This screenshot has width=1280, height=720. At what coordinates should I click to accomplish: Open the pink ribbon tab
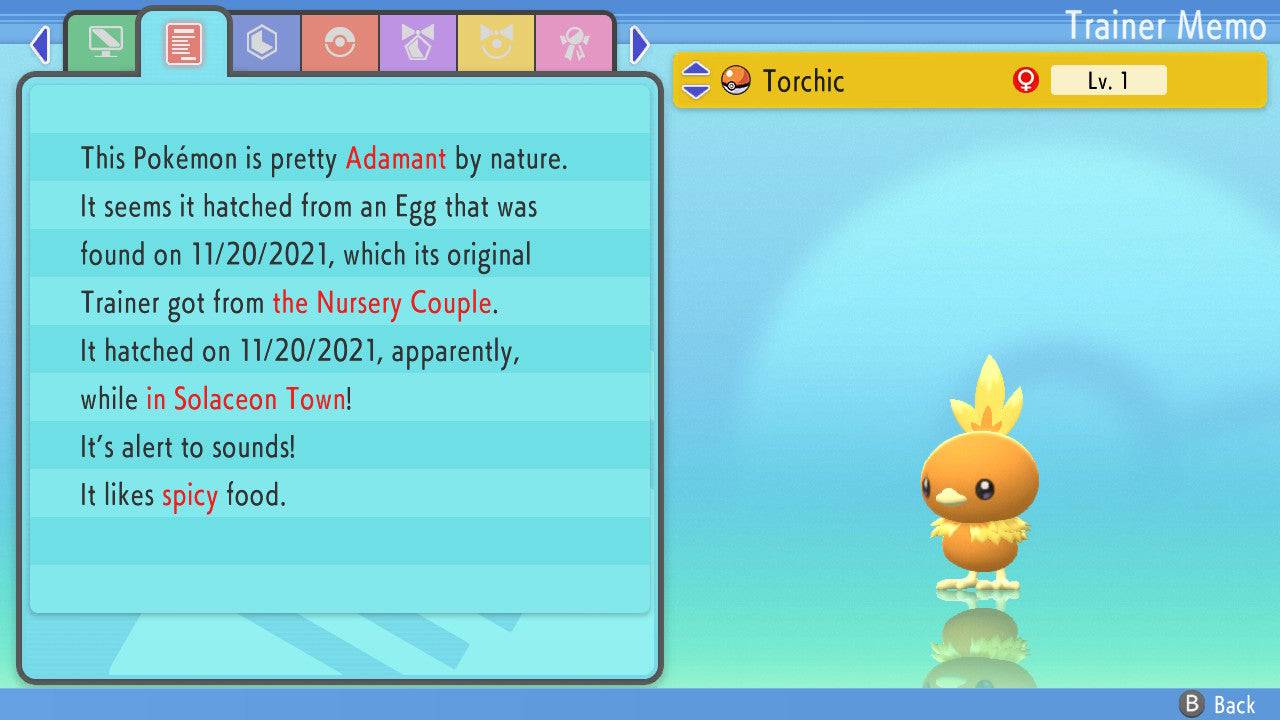click(x=574, y=43)
